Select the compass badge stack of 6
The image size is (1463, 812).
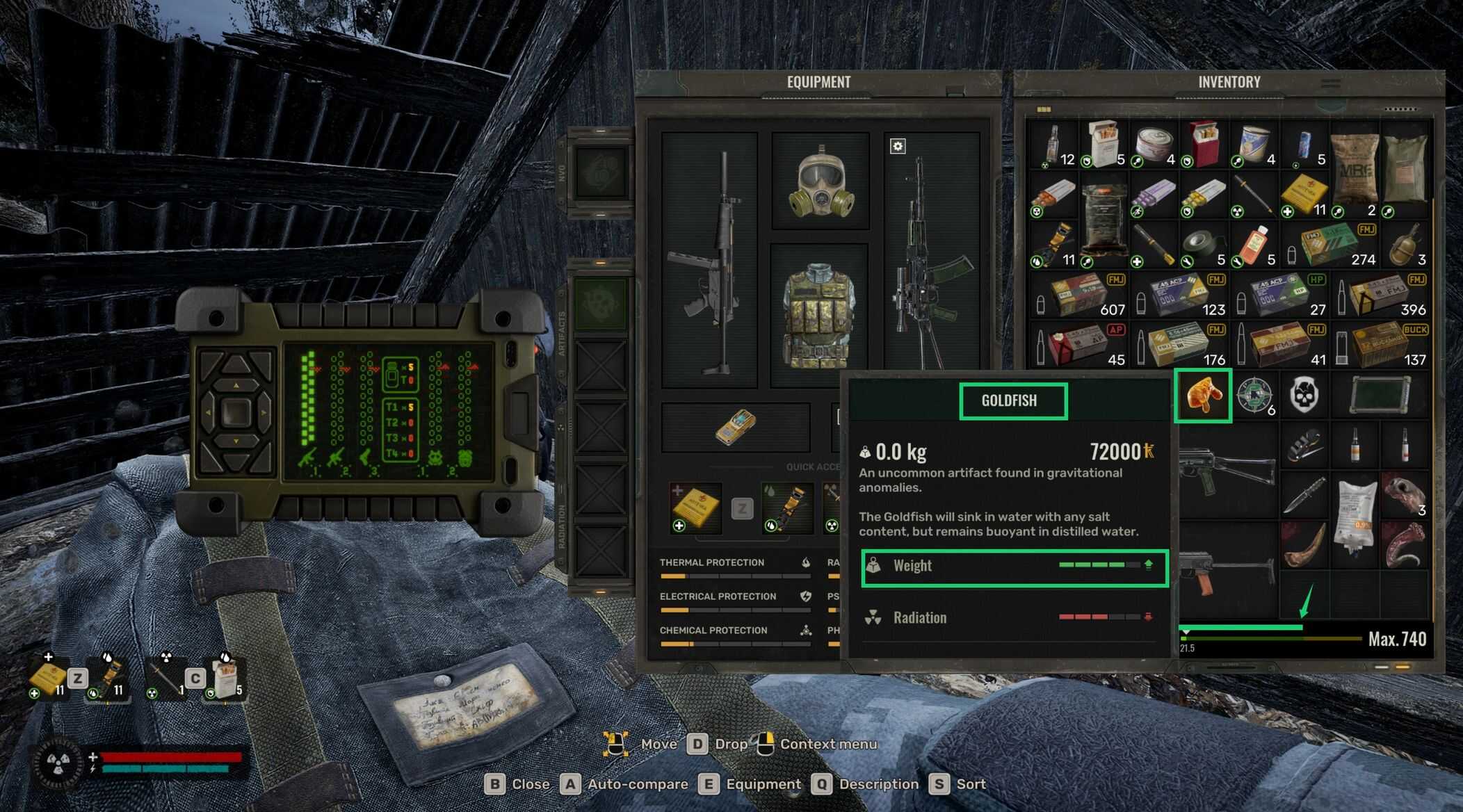pyautogui.click(x=1254, y=396)
